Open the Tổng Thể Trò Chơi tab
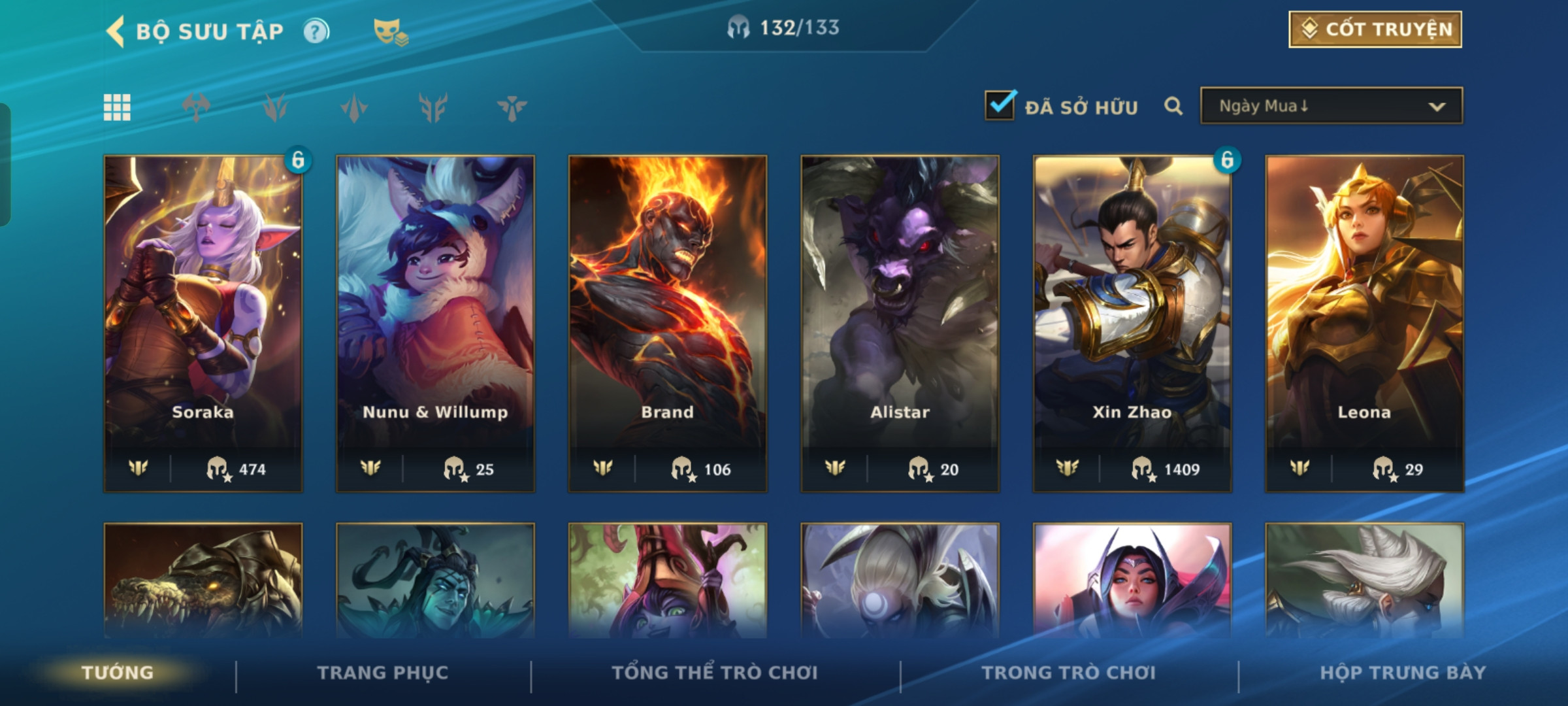This screenshot has width=1568, height=706. (x=715, y=673)
